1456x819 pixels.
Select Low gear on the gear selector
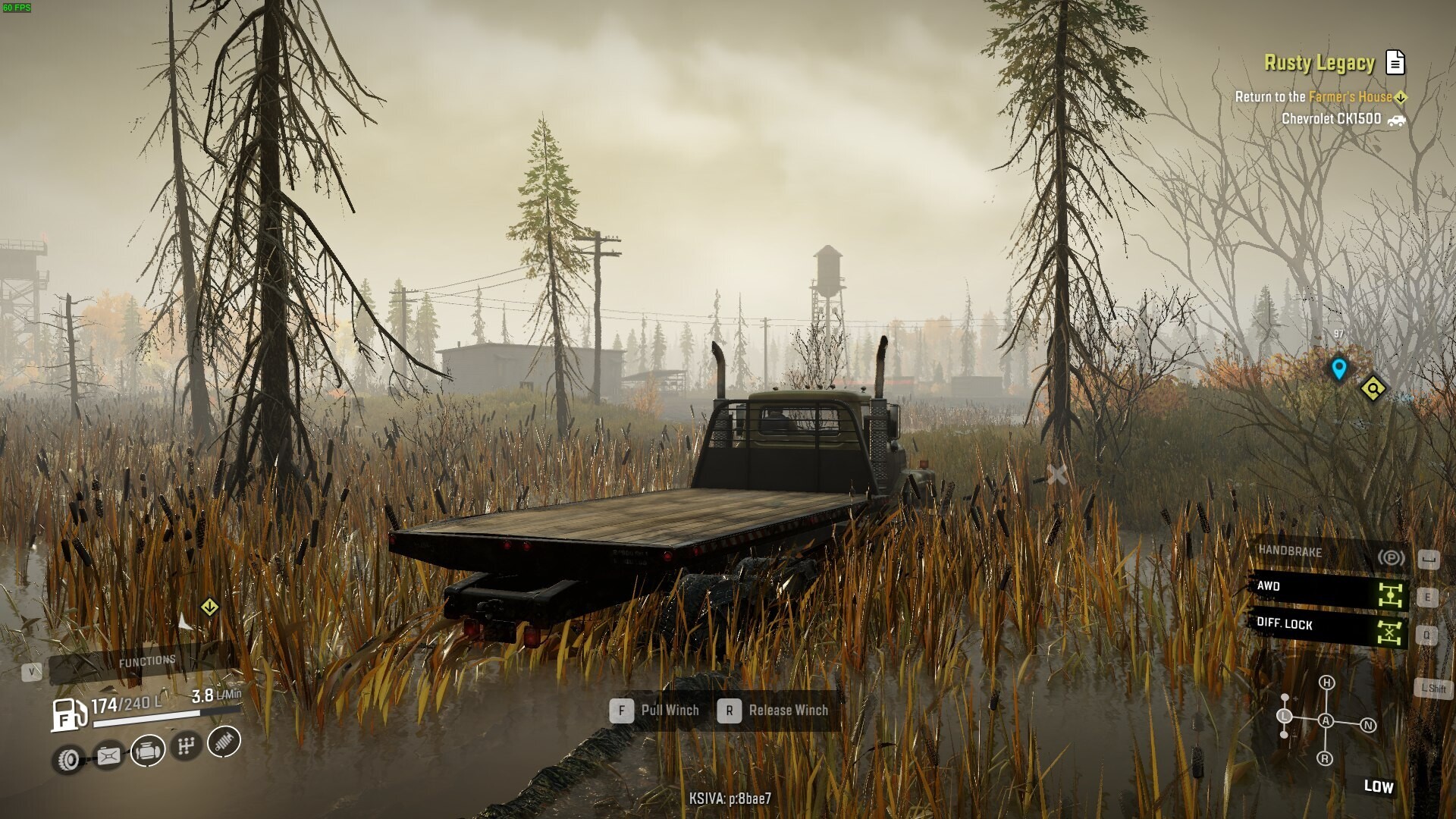pyautogui.click(x=1285, y=716)
